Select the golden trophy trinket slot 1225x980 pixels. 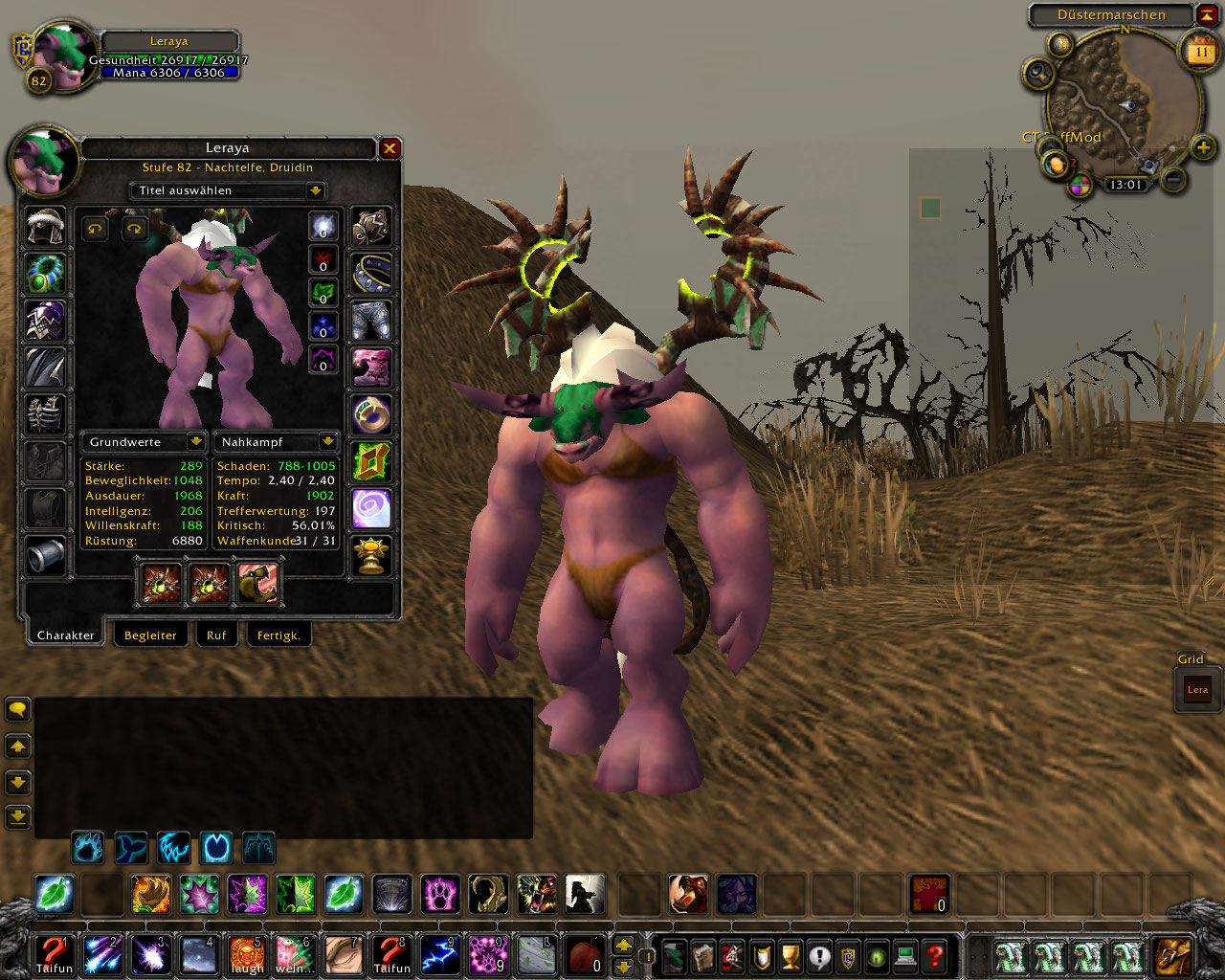(371, 555)
